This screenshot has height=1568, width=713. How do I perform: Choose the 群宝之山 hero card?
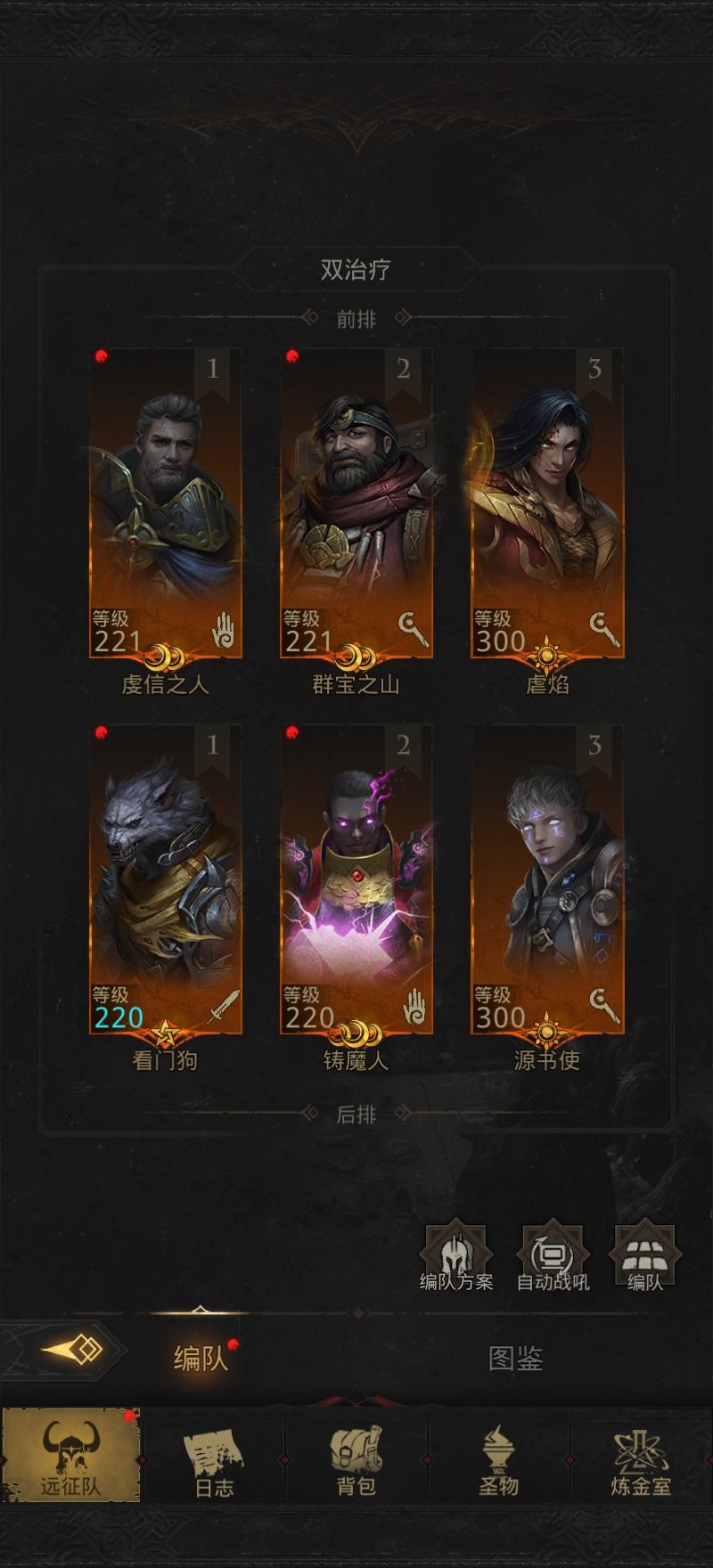(356, 503)
